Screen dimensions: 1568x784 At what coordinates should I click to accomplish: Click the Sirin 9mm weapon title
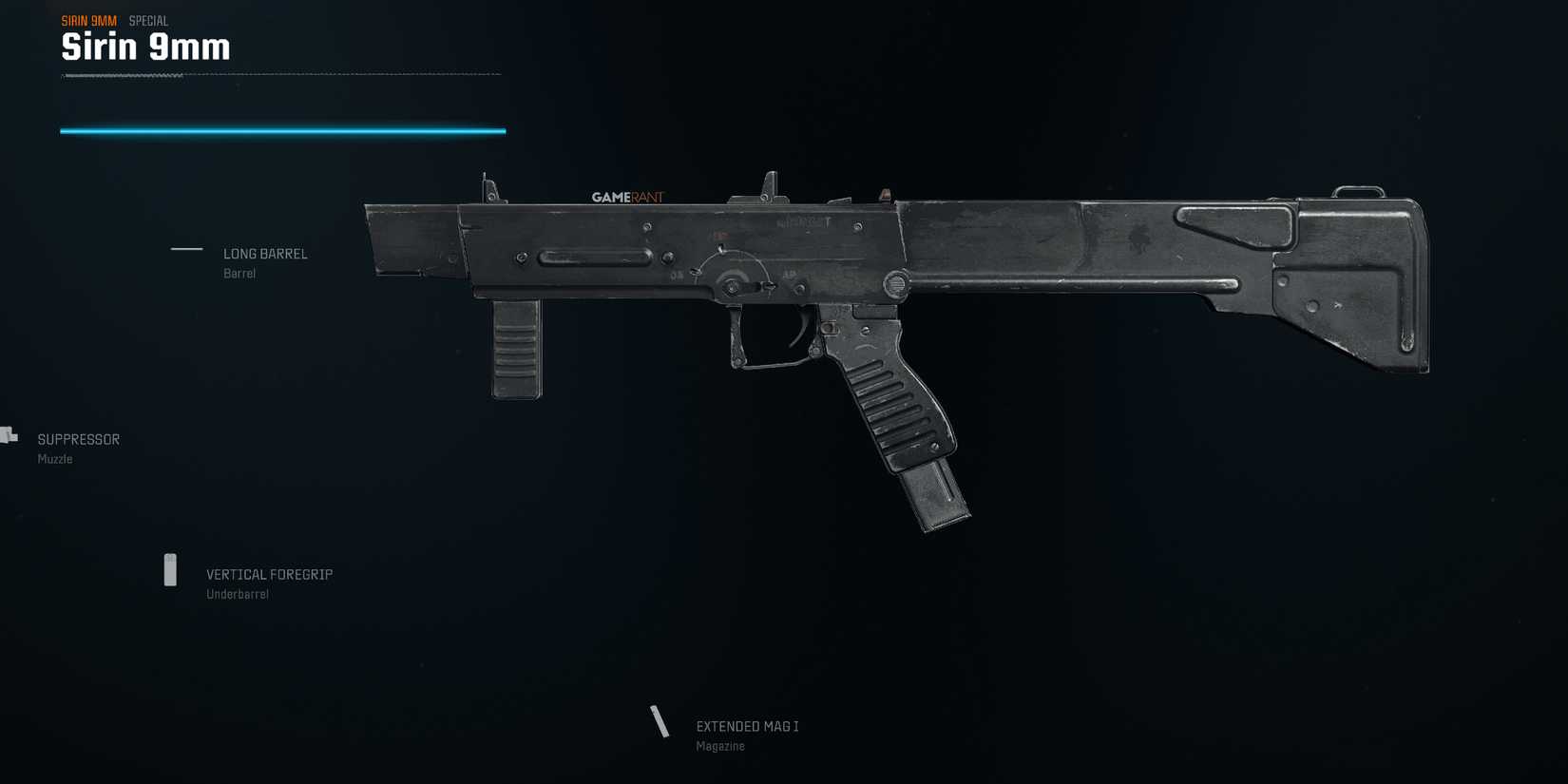pyautogui.click(x=144, y=45)
